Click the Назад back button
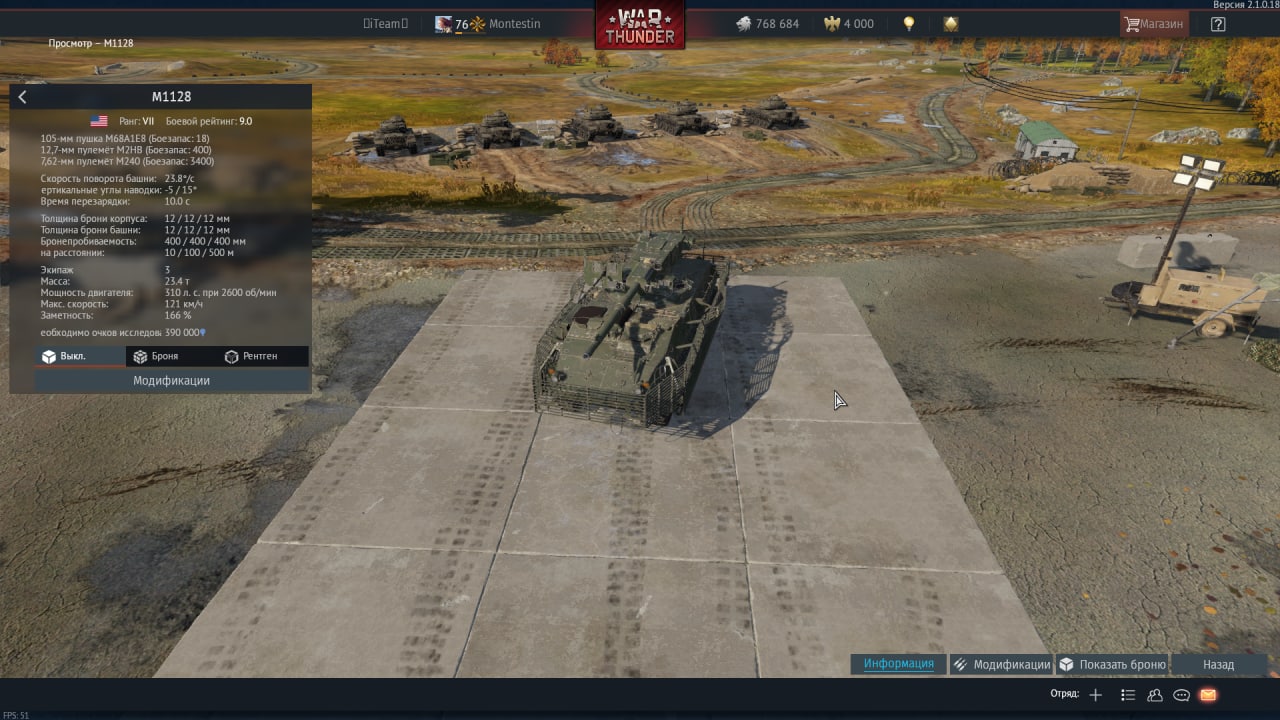 (1218, 664)
